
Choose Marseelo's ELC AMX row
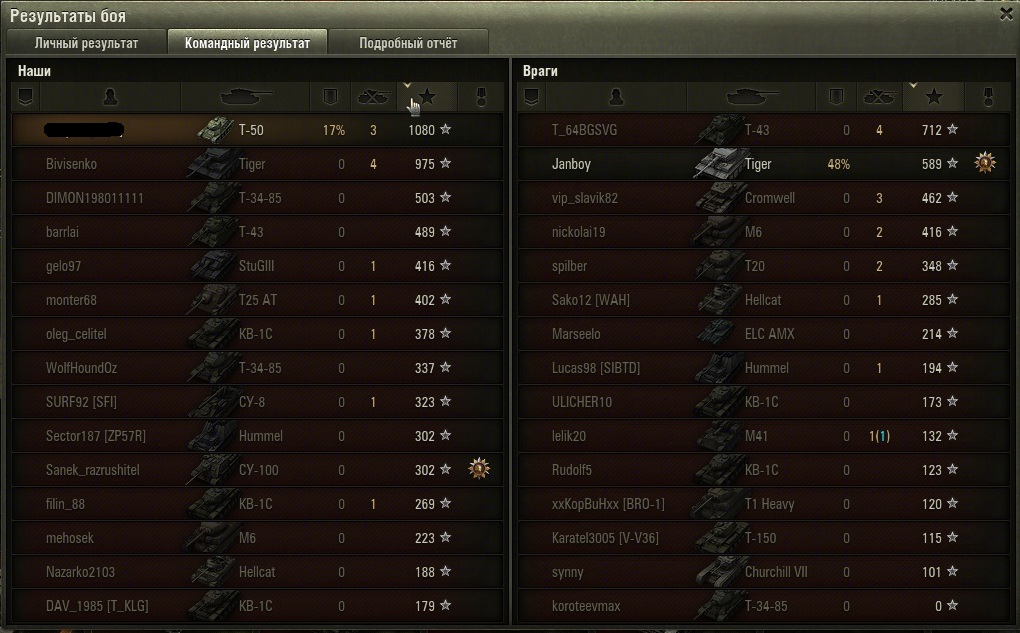[x=756, y=334]
